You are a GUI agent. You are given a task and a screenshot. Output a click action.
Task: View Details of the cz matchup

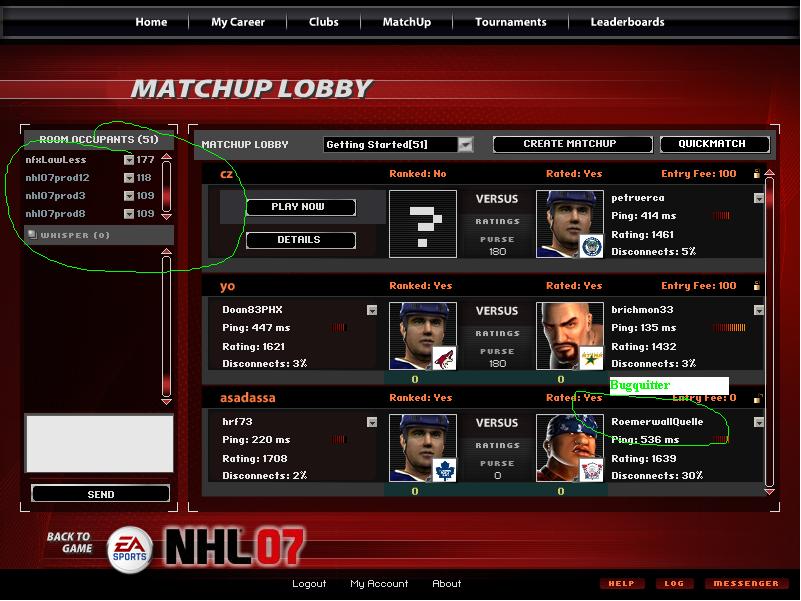[x=300, y=240]
